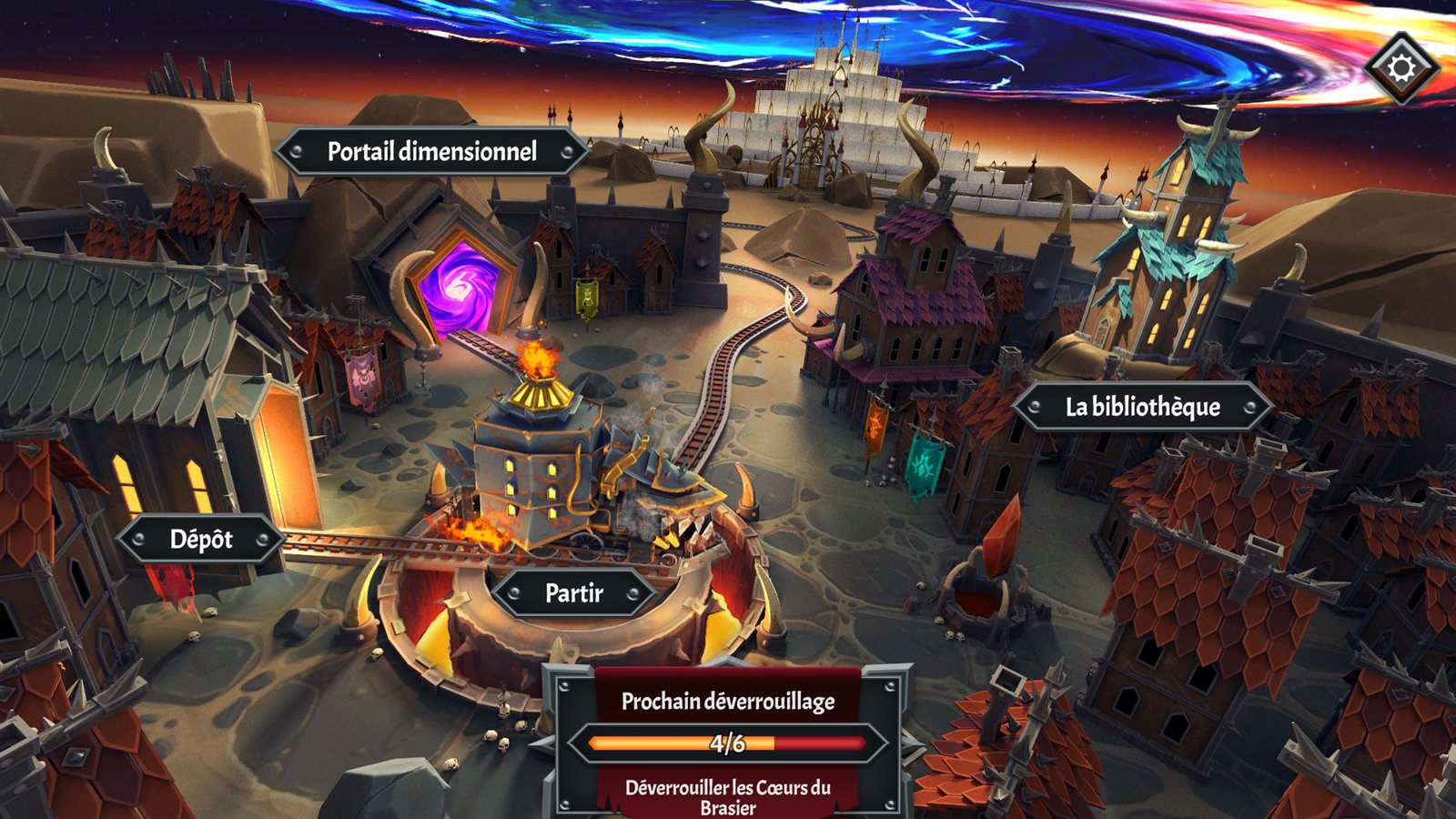
Task: Enter La bibliothèque
Action: 1142,407
